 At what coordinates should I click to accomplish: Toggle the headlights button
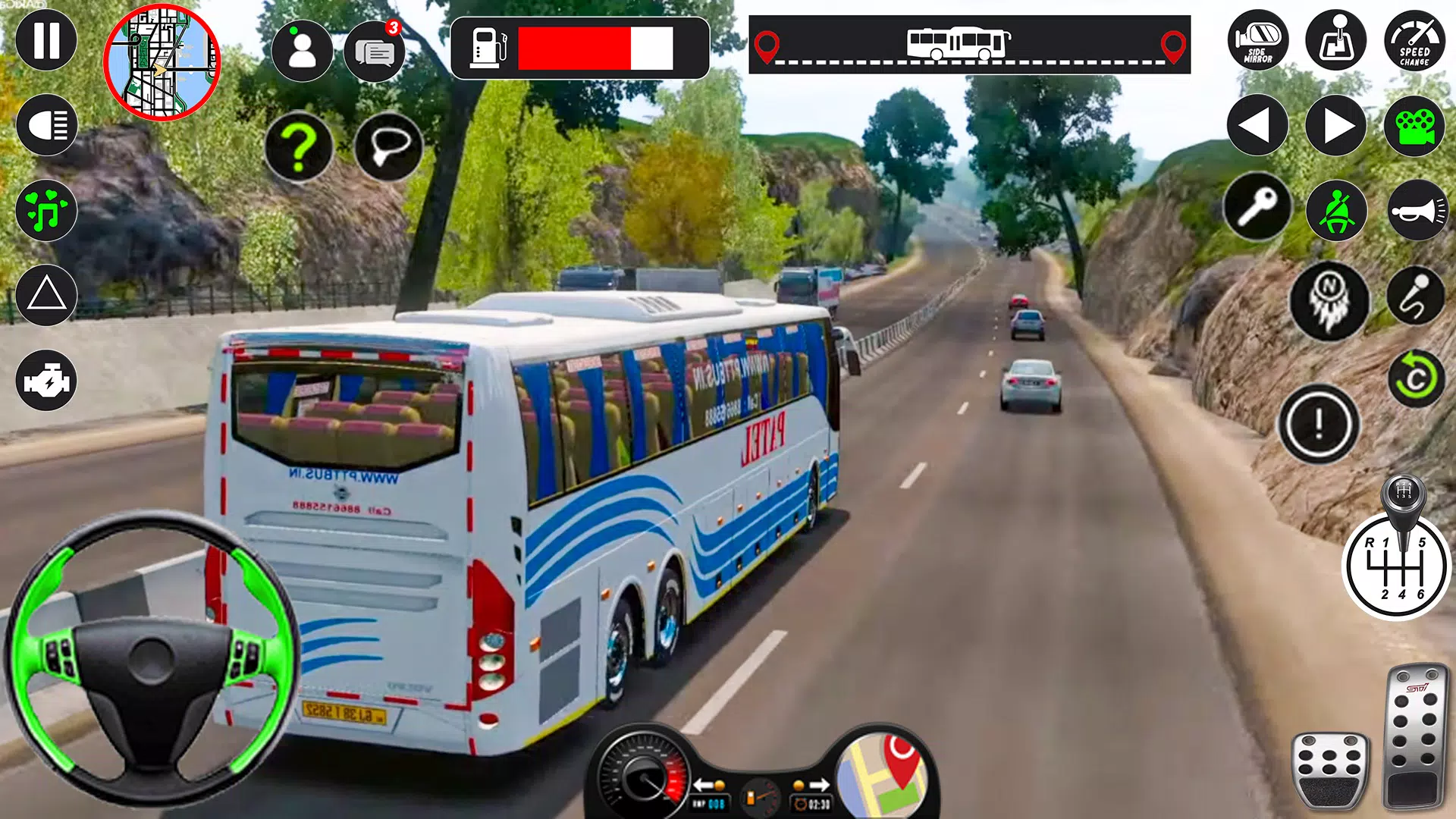[x=46, y=125]
